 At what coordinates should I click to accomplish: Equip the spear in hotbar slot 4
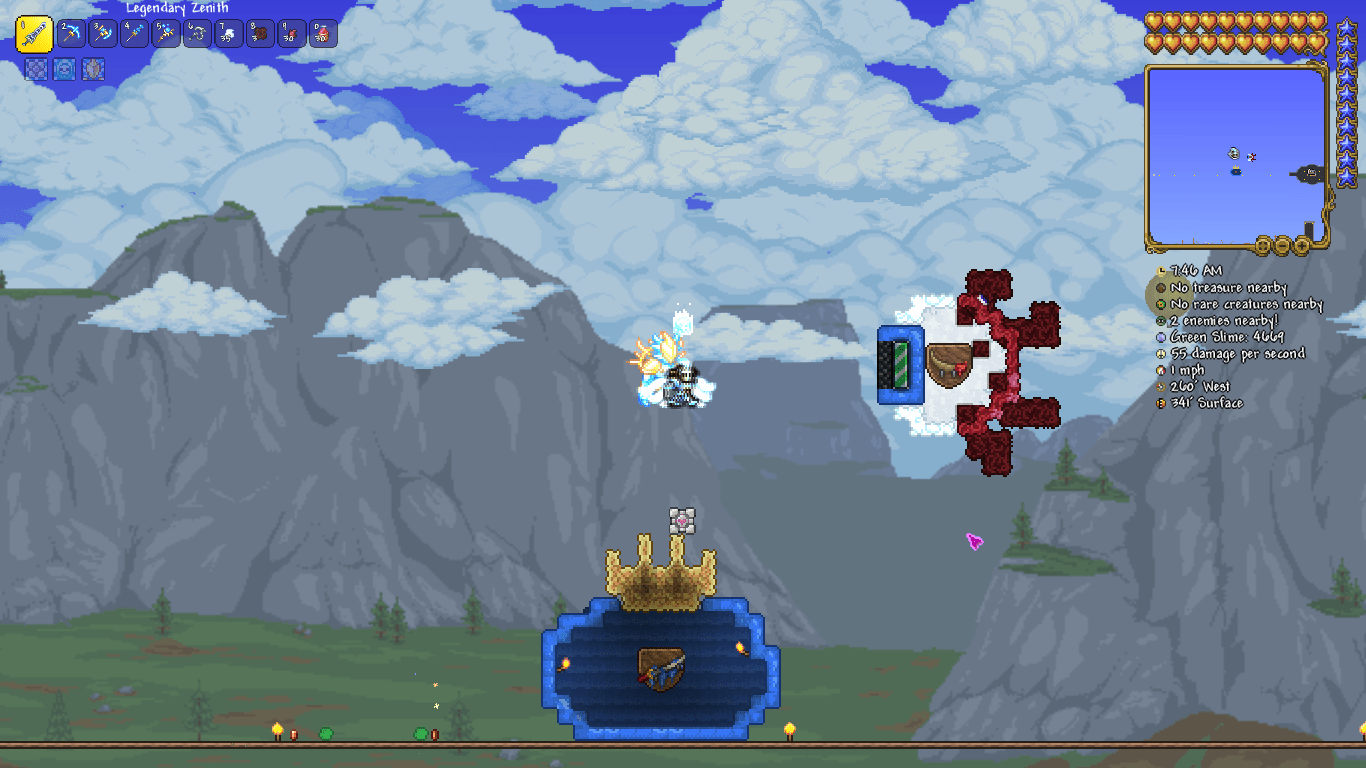click(x=132, y=33)
